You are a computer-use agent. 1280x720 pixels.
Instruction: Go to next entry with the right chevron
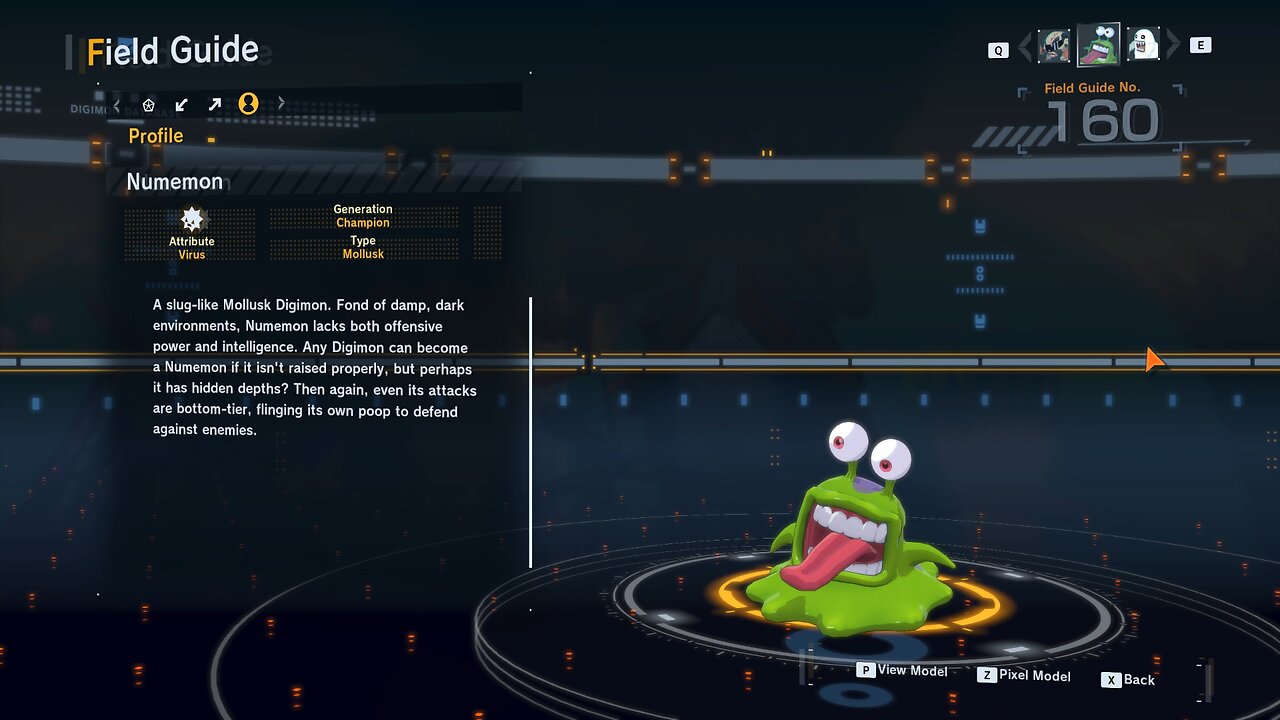pos(1173,45)
